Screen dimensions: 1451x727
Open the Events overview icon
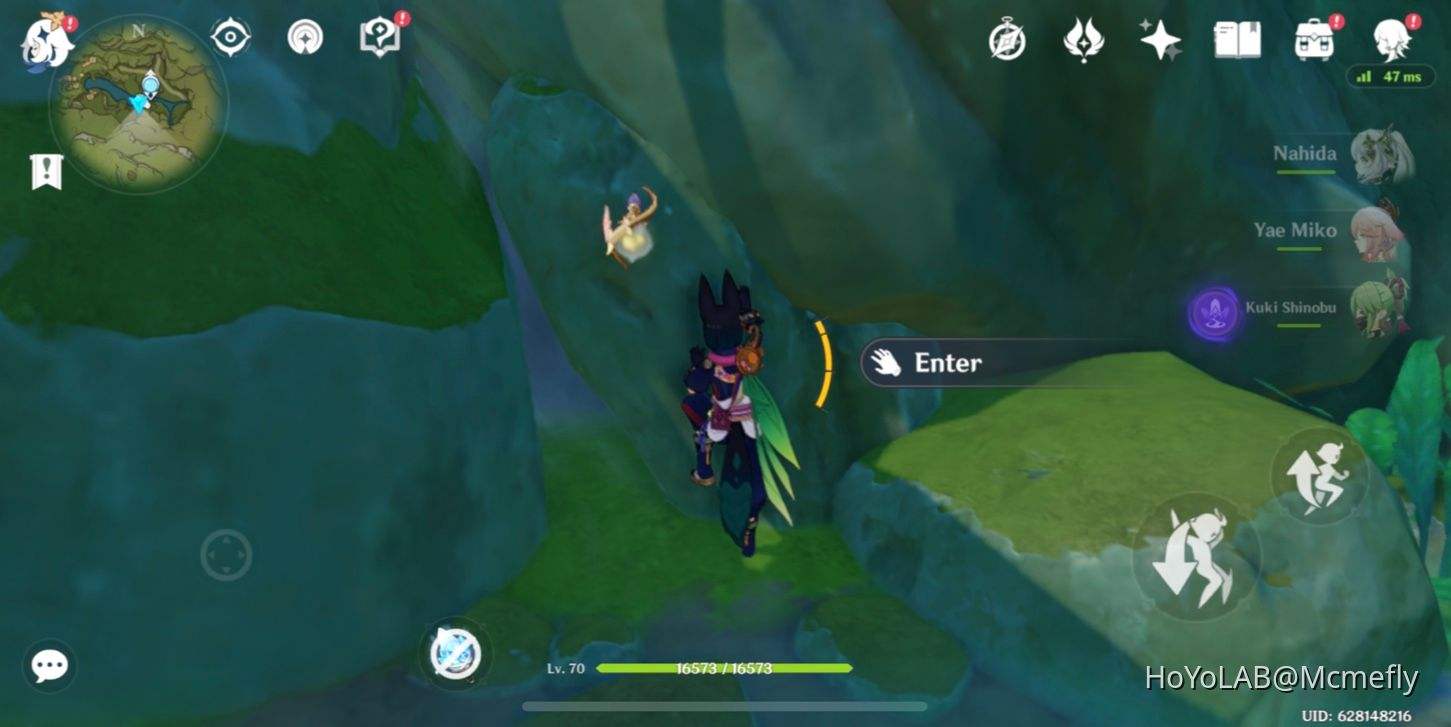pyautogui.click(x=1008, y=40)
